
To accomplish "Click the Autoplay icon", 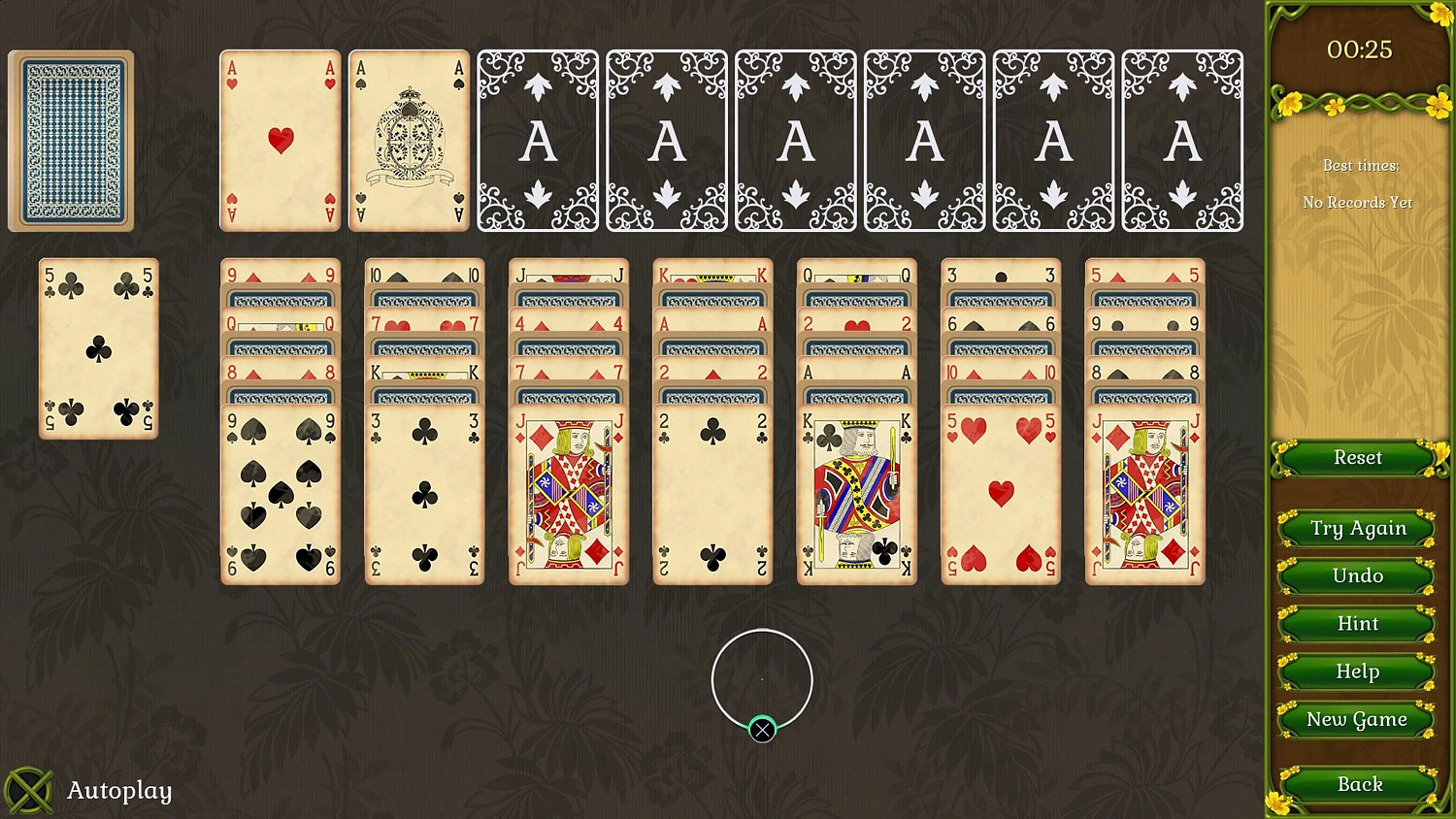I will point(31,790).
